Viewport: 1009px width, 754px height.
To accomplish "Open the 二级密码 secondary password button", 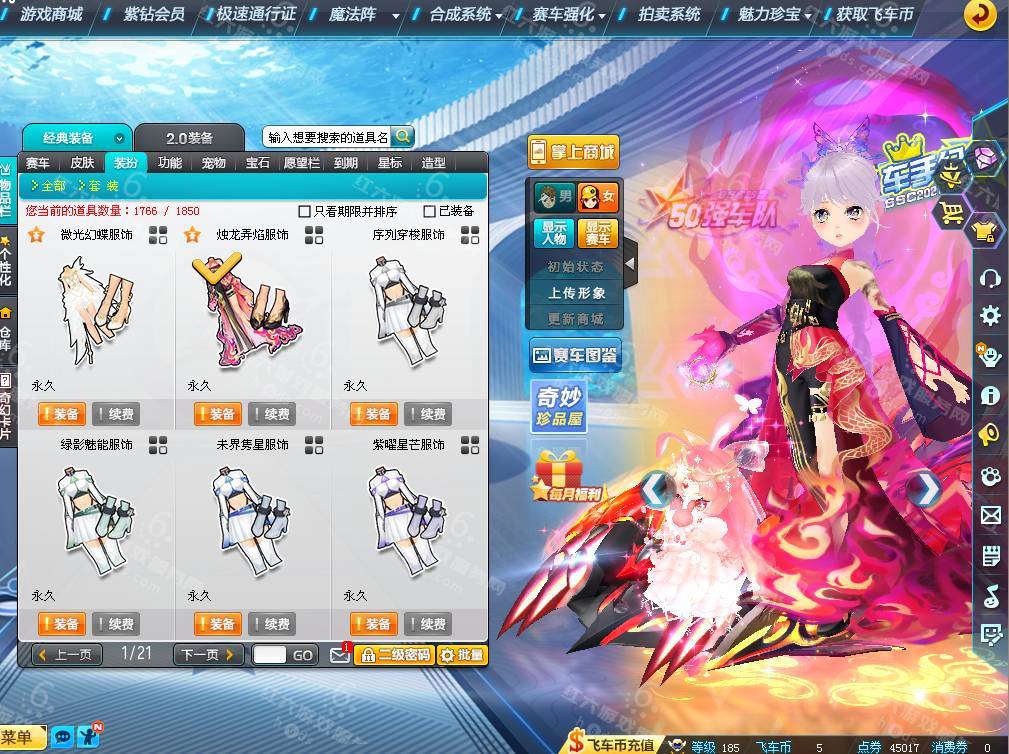I will pos(394,655).
